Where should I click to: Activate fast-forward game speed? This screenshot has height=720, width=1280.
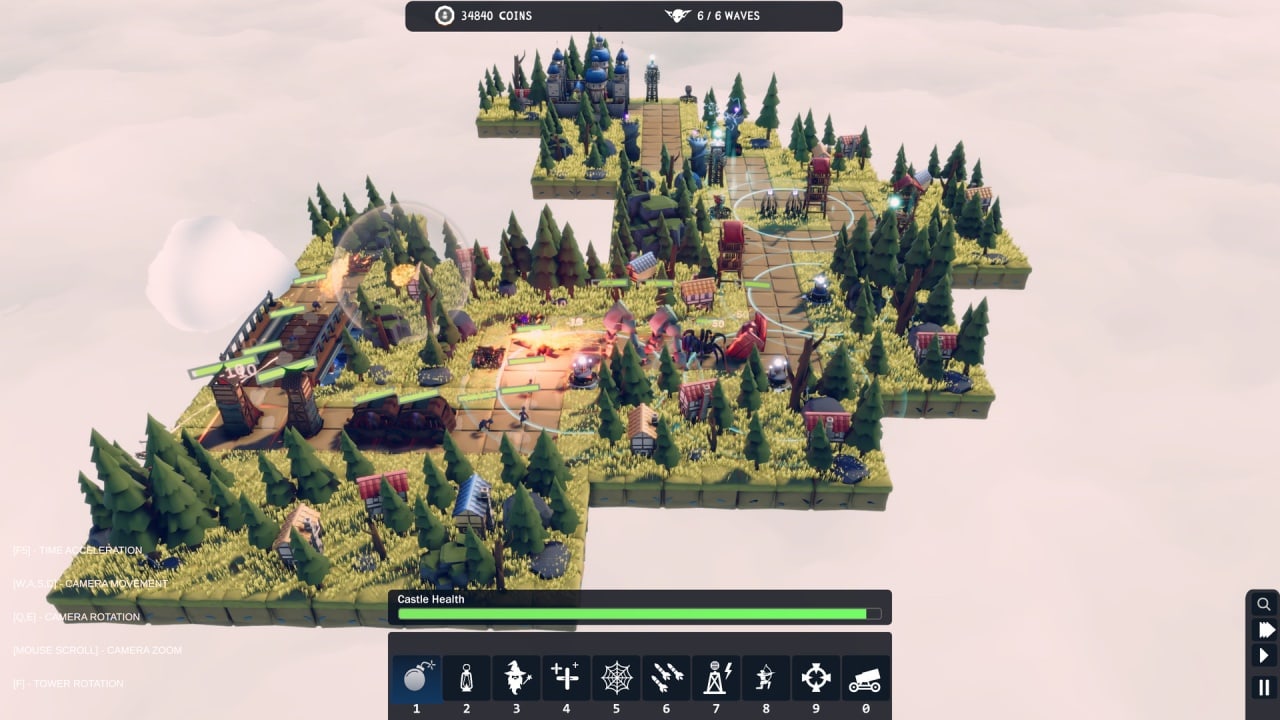pos(1264,630)
